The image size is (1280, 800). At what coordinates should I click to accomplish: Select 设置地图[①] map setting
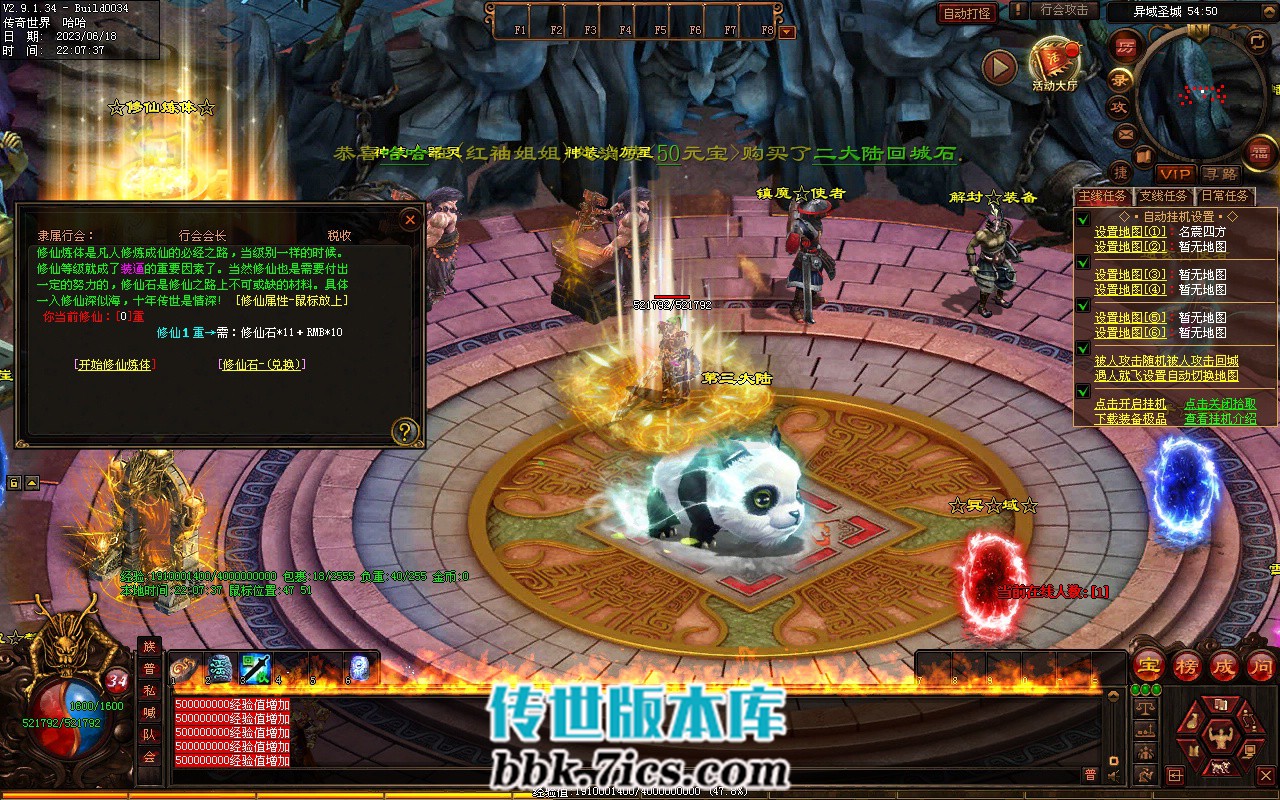click(1130, 232)
